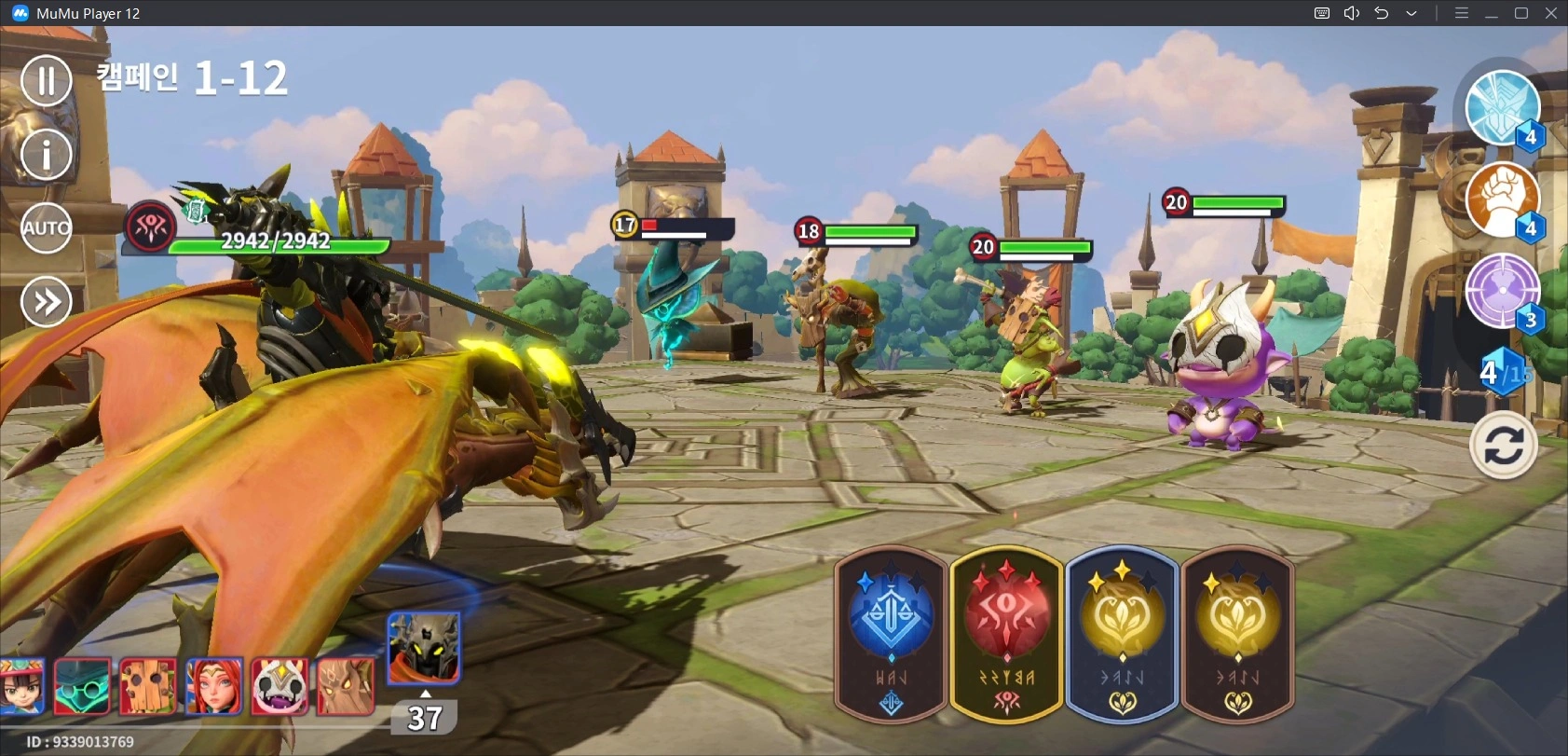Click the circular arrows refresh button
Image resolution: width=1568 pixels, height=756 pixels.
tap(1503, 446)
